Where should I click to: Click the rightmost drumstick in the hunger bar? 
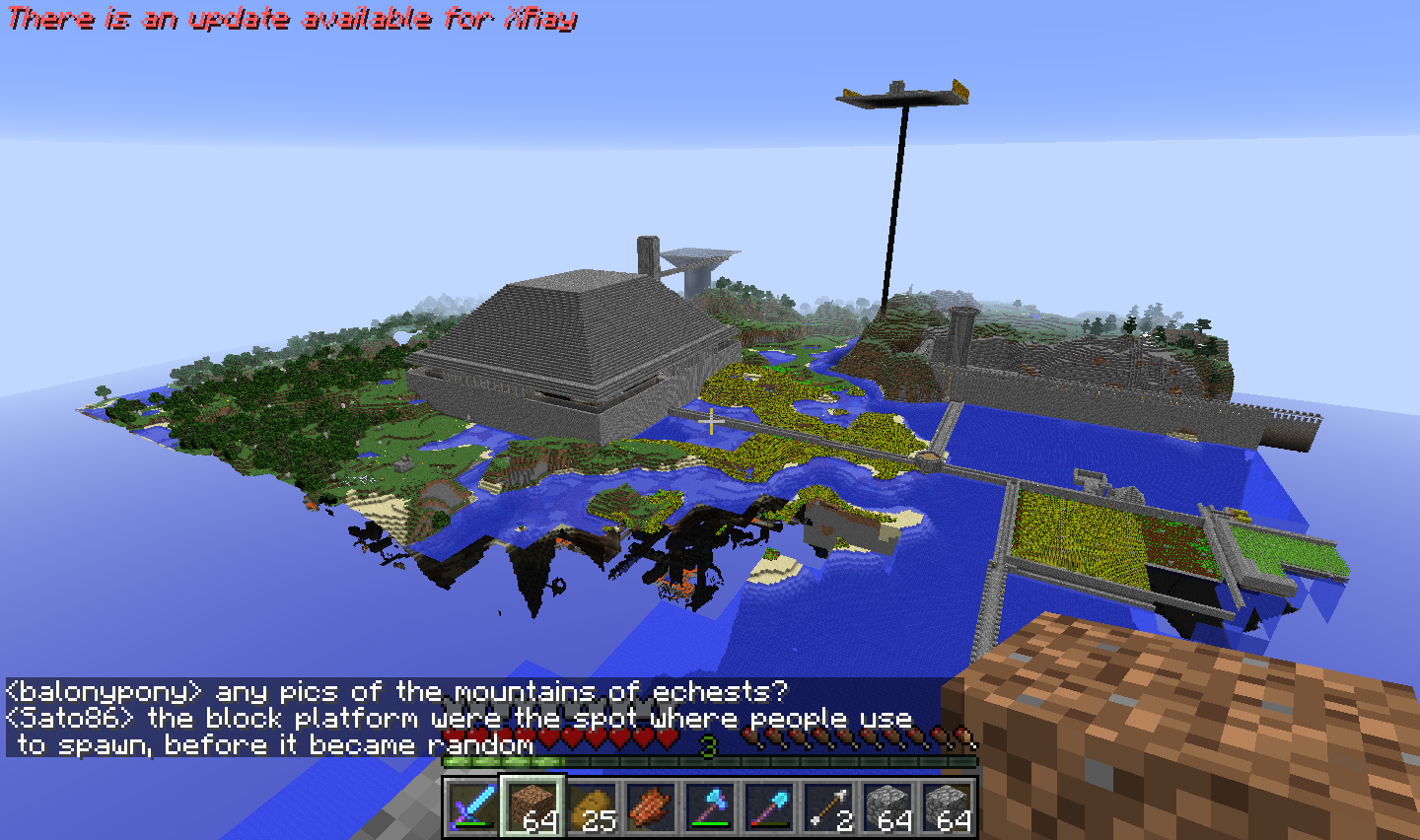pyautogui.click(x=960, y=735)
